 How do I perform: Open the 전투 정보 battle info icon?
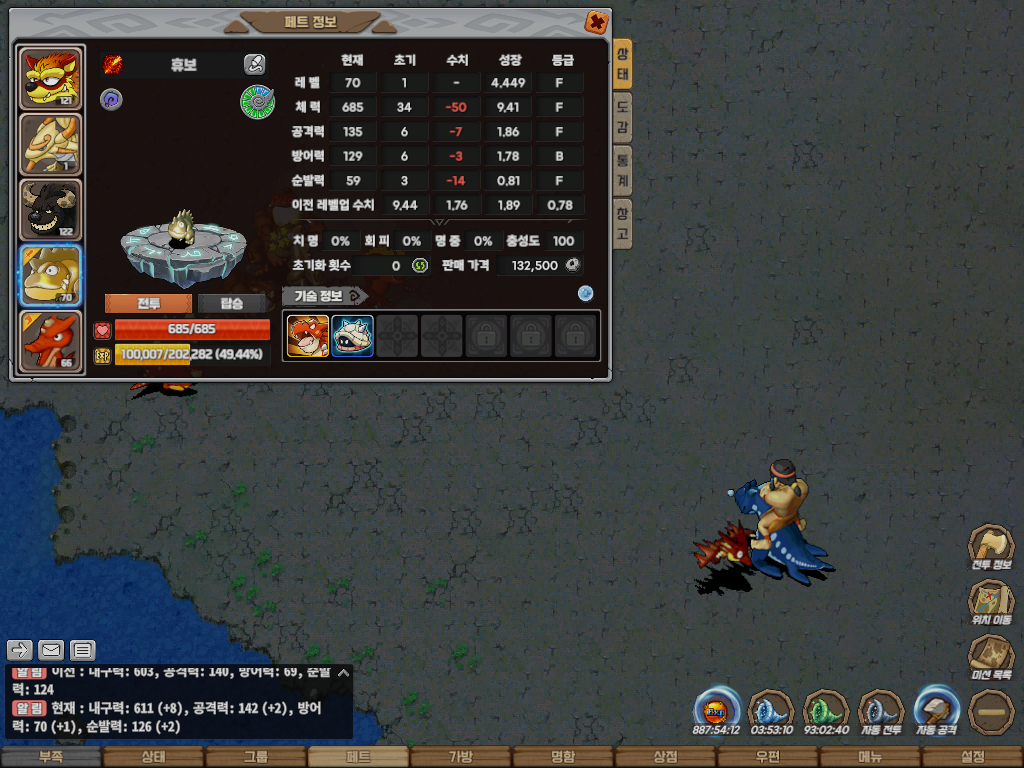991,547
